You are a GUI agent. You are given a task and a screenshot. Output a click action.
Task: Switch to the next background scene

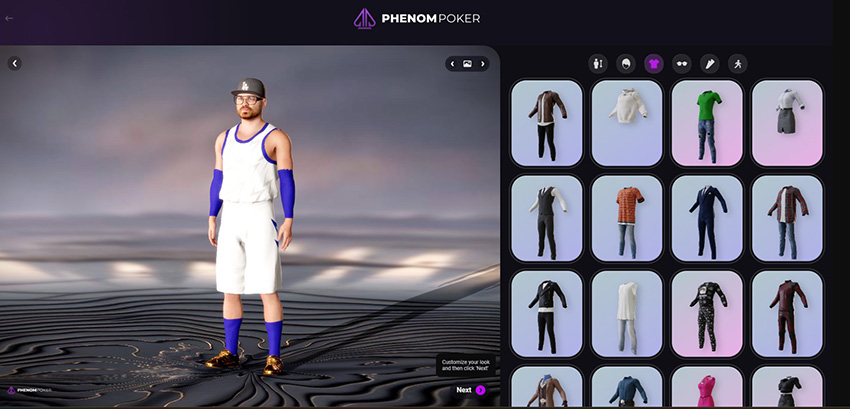[483, 64]
